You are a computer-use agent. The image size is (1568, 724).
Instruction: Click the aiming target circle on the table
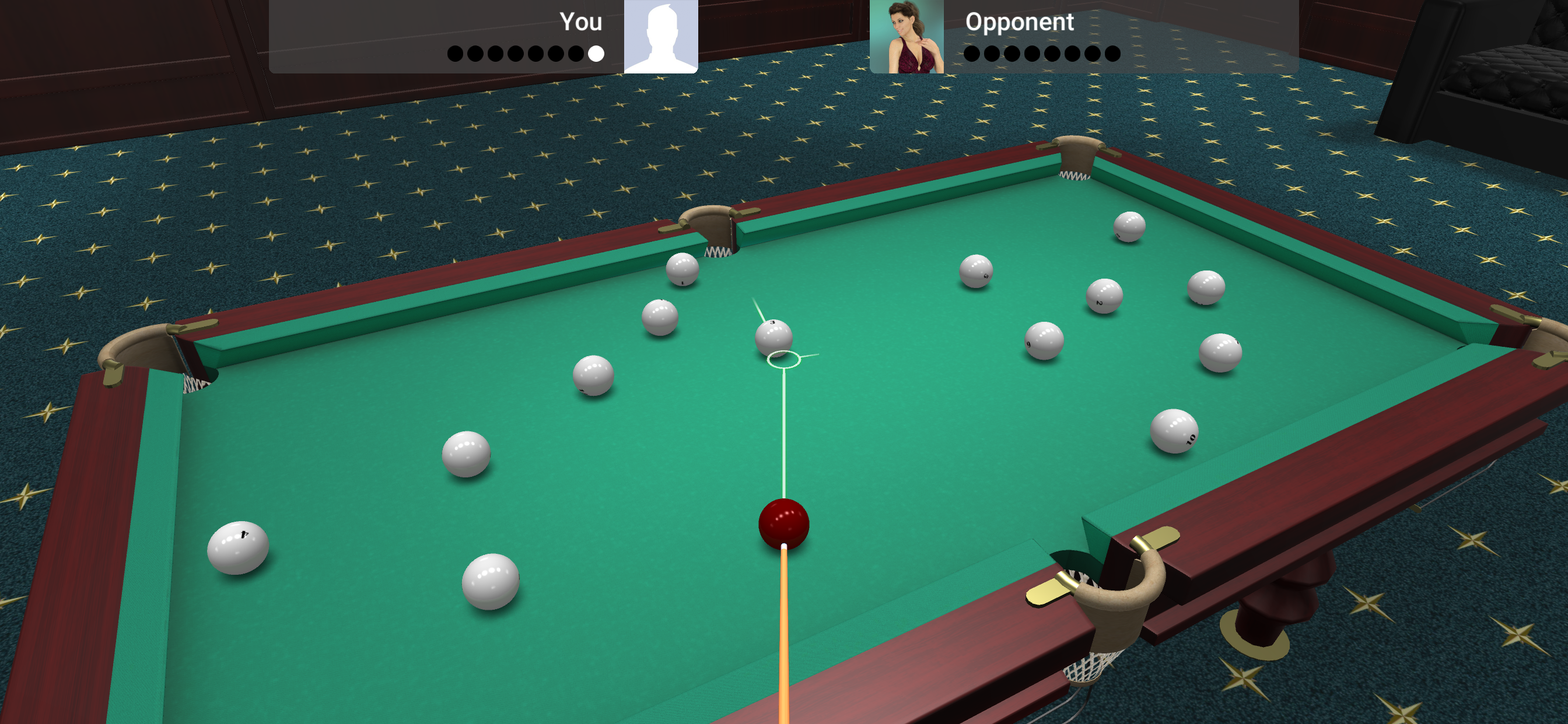coord(785,360)
